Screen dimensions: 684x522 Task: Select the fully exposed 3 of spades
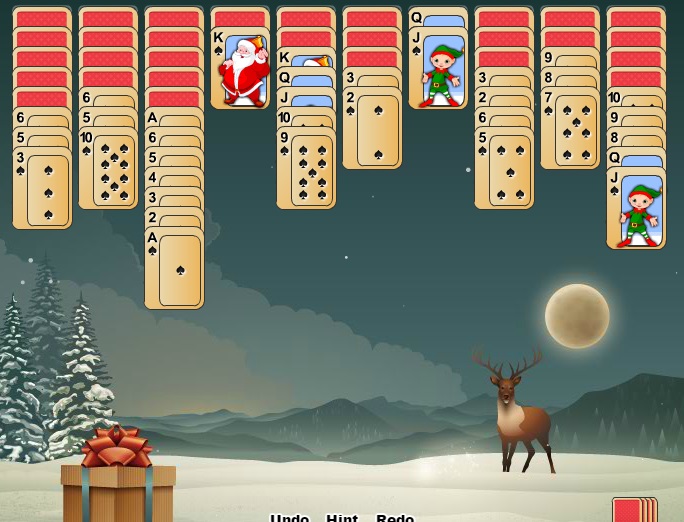click(x=42, y=189)
